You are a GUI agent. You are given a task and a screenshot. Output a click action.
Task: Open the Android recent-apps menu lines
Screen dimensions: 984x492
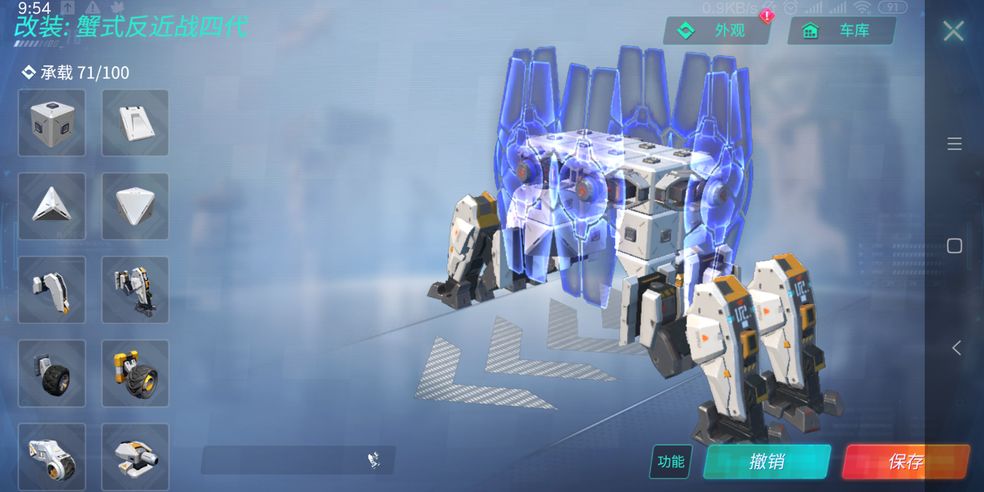coord(954,144)
